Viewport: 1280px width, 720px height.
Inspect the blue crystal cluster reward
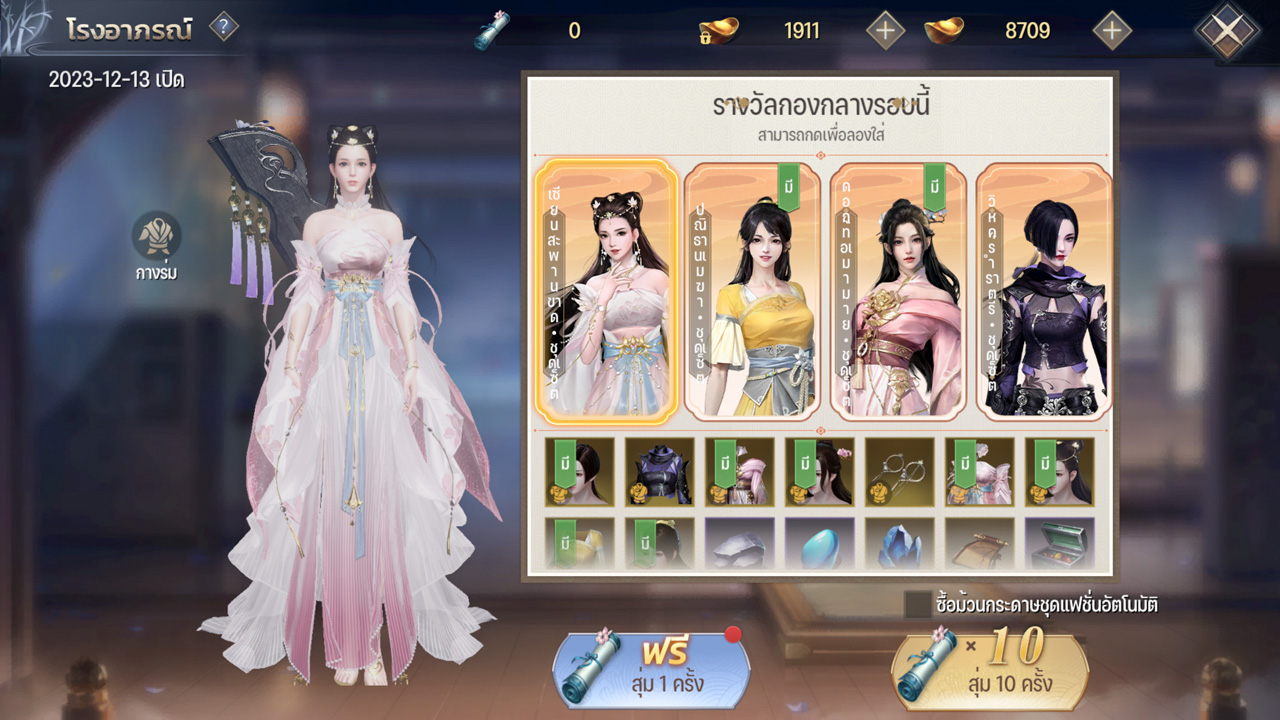coord(900,544)
